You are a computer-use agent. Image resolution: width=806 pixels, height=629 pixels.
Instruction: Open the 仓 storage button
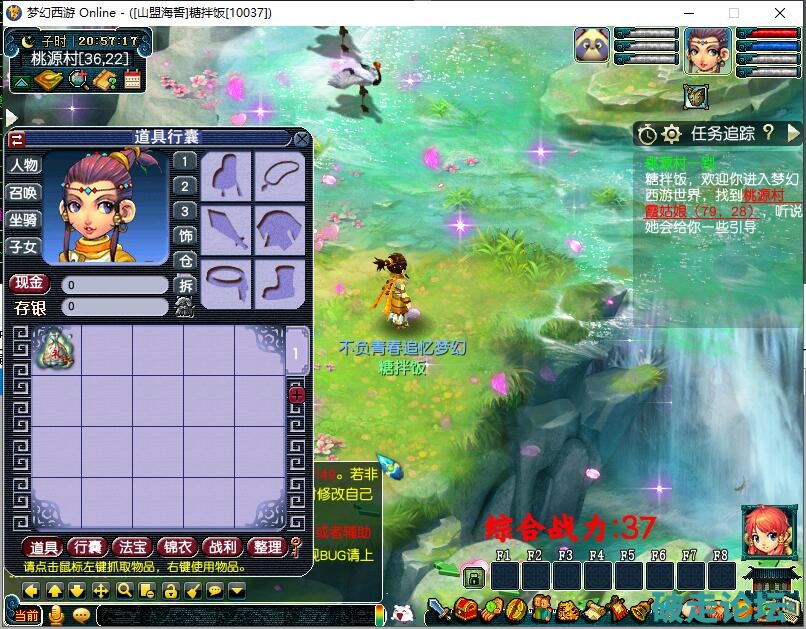185,261
